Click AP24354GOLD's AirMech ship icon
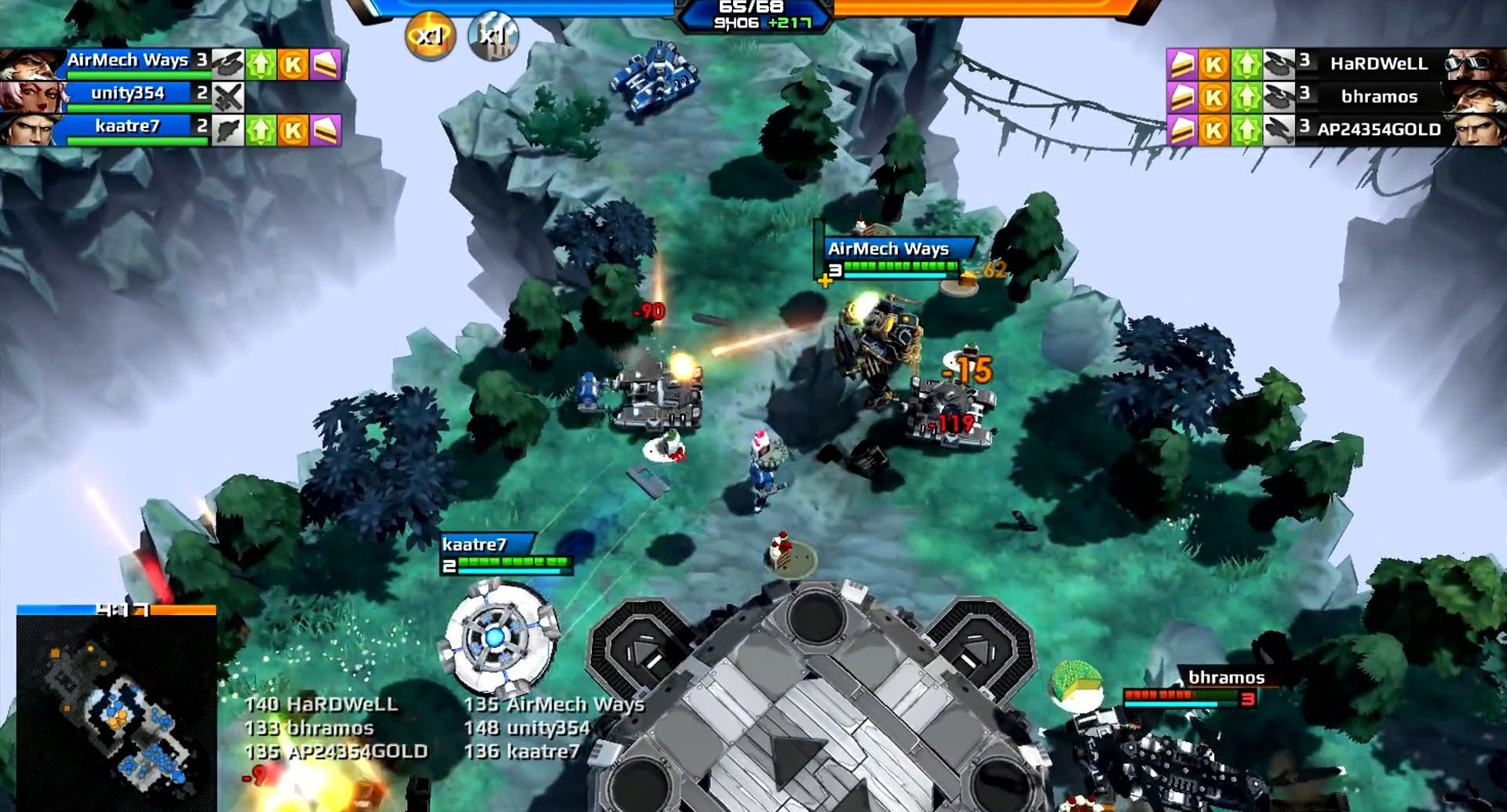1507x812 pixels. click(1279, 130)
